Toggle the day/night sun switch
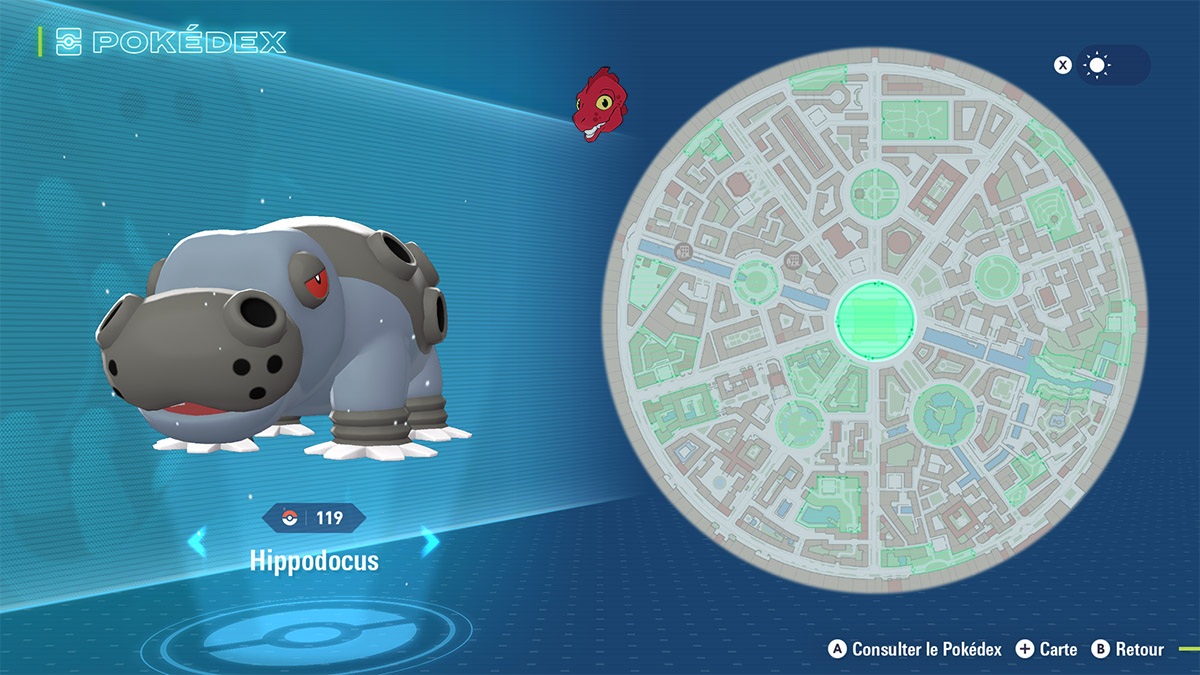Image resolution: width=1200 pixels, height=675 pixels. [x=1112, y=65]
